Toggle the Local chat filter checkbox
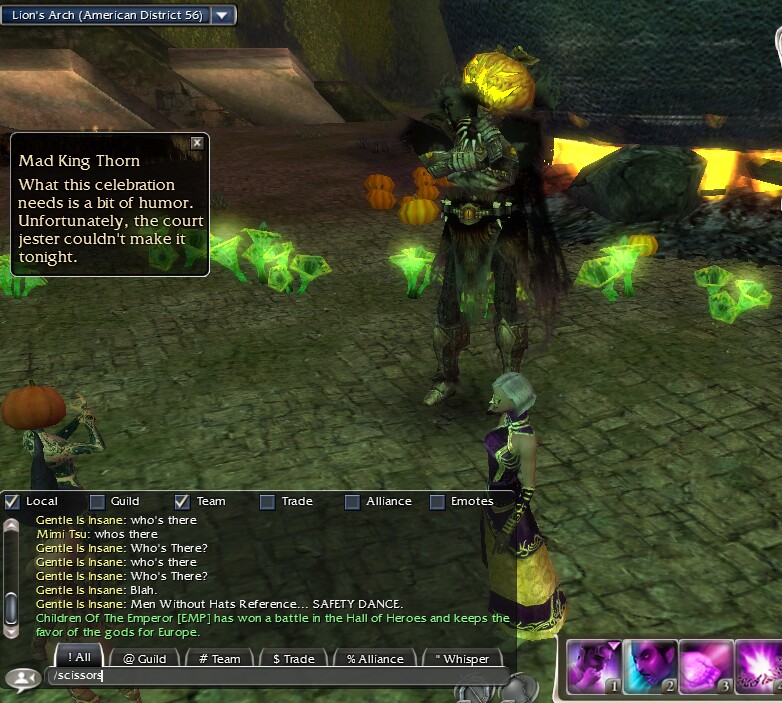 pos(12,501)
